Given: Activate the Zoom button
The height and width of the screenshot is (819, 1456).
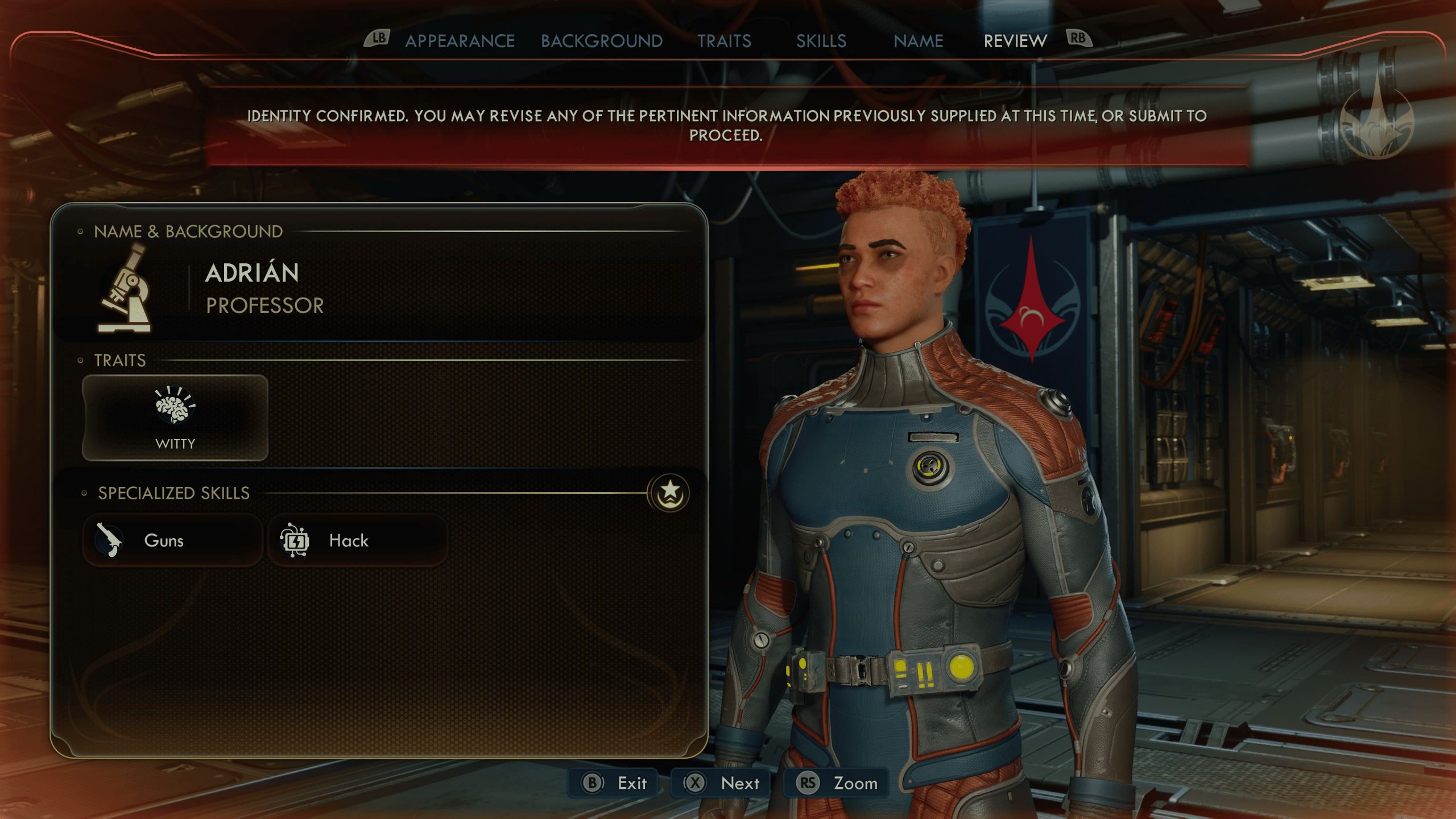Looking at the screenshot, I should click(x=836, y=783).
